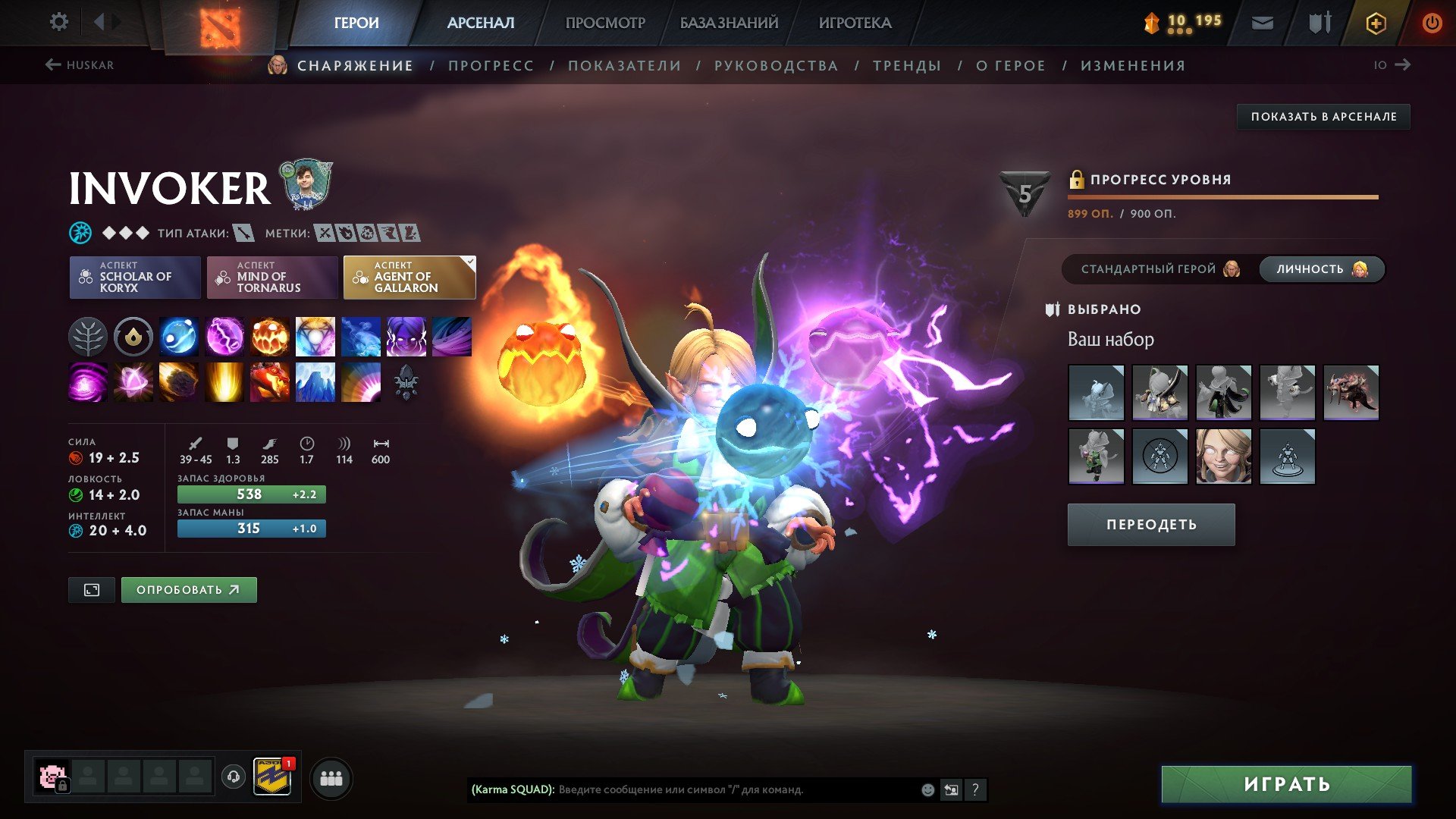Select the Scholar of Koryx aspect
1456x819 pixels.
pyautogui.click(x=134, y=277)
